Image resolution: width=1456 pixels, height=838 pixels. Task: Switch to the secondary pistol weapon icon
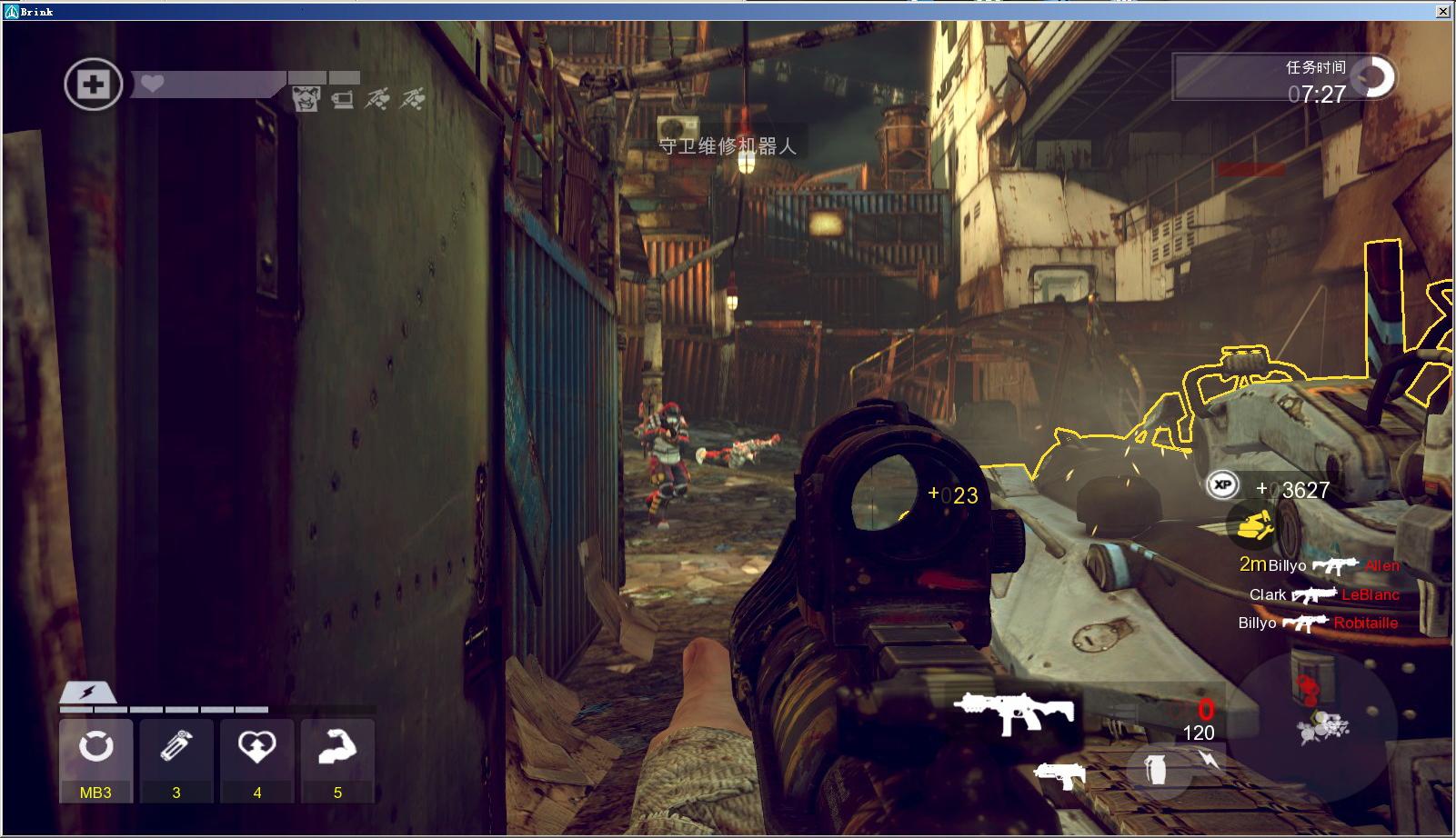(1059, 773)
